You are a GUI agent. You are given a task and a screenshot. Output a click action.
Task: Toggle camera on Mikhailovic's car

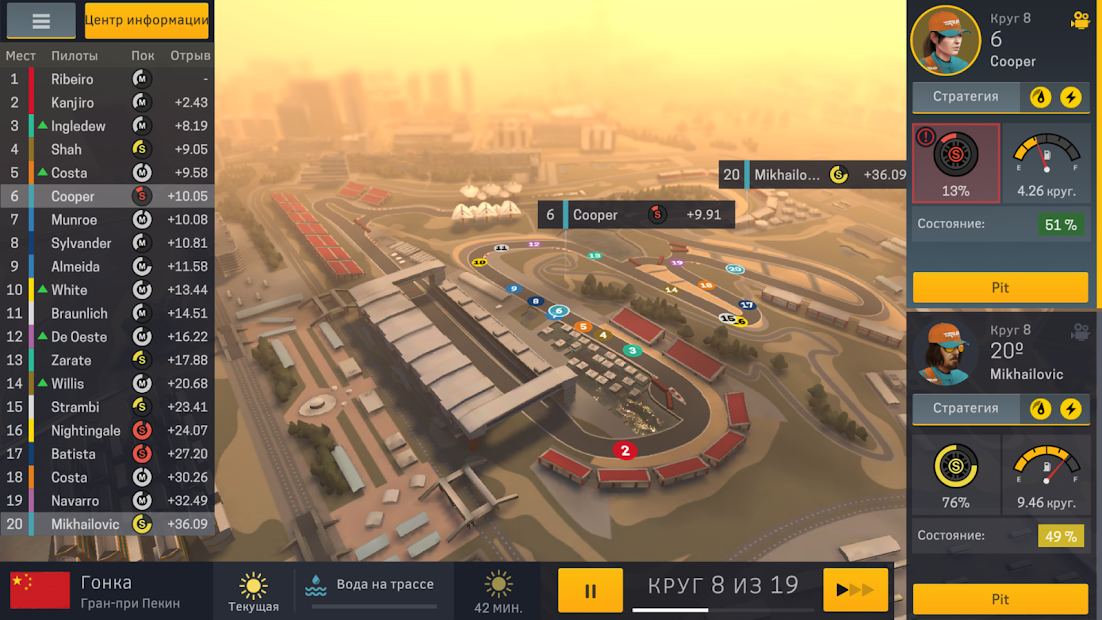point(1080,331)
